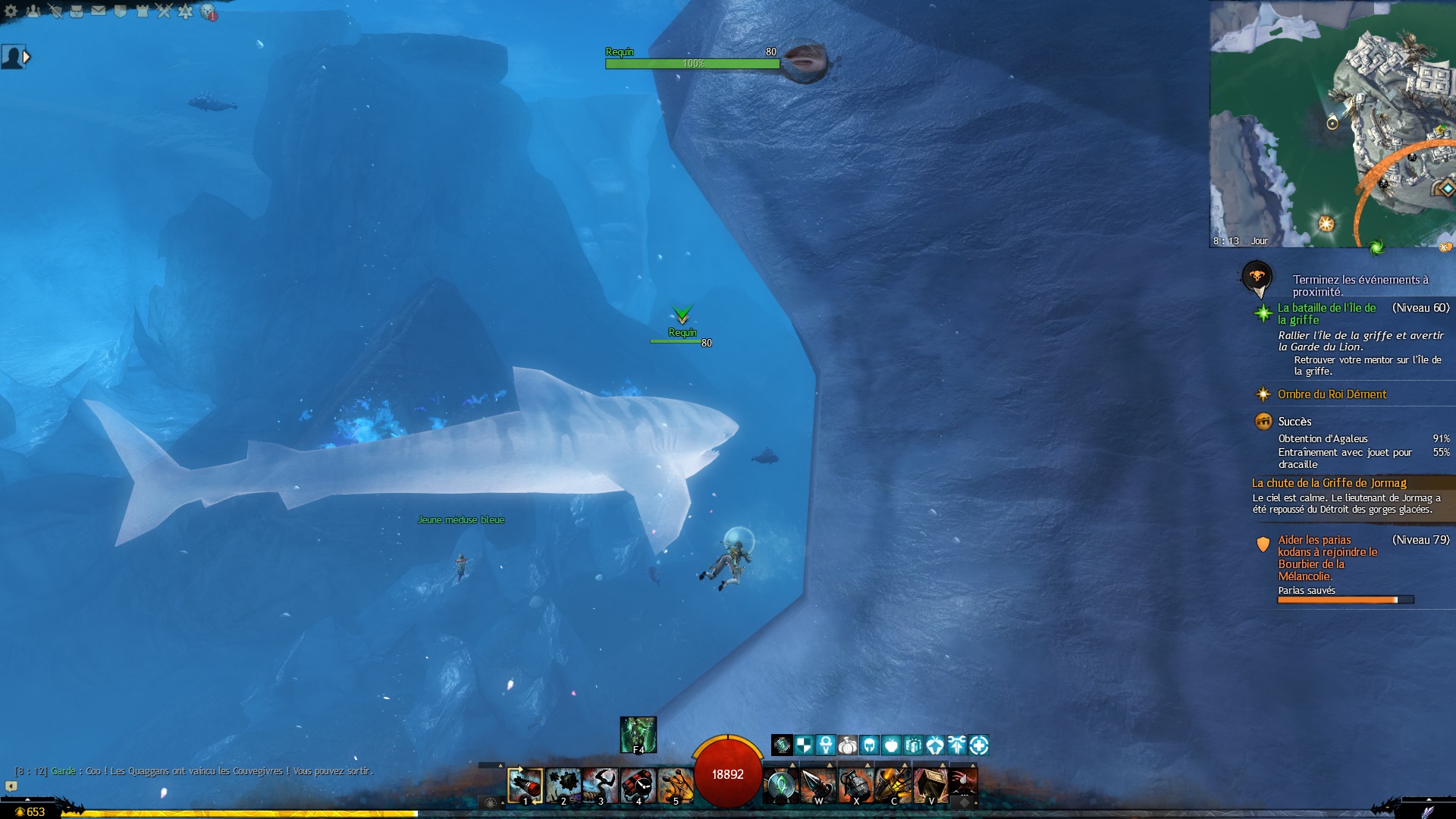Open the Succès achievements tracker entry

tap(1294, 422)
